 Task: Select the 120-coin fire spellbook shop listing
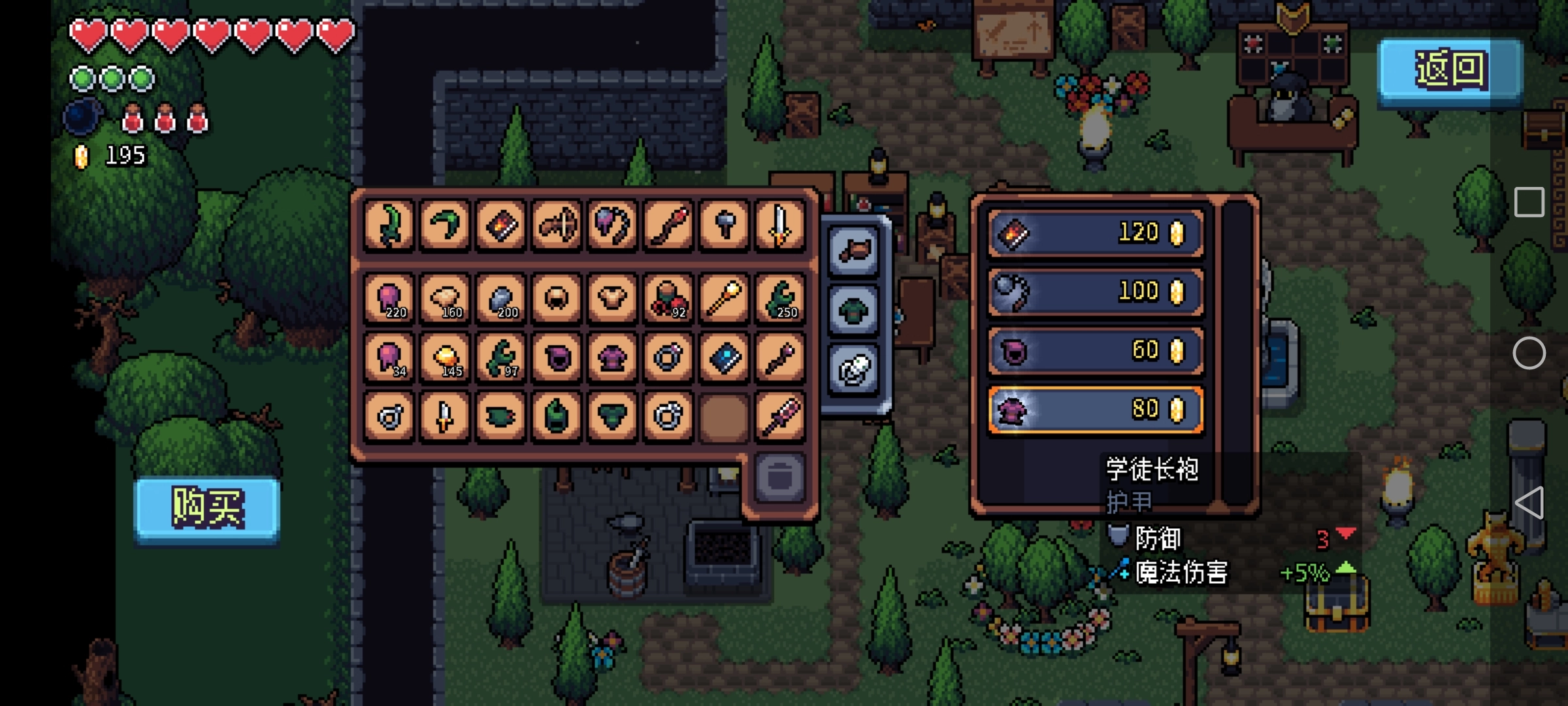[x=1096, y=233]
